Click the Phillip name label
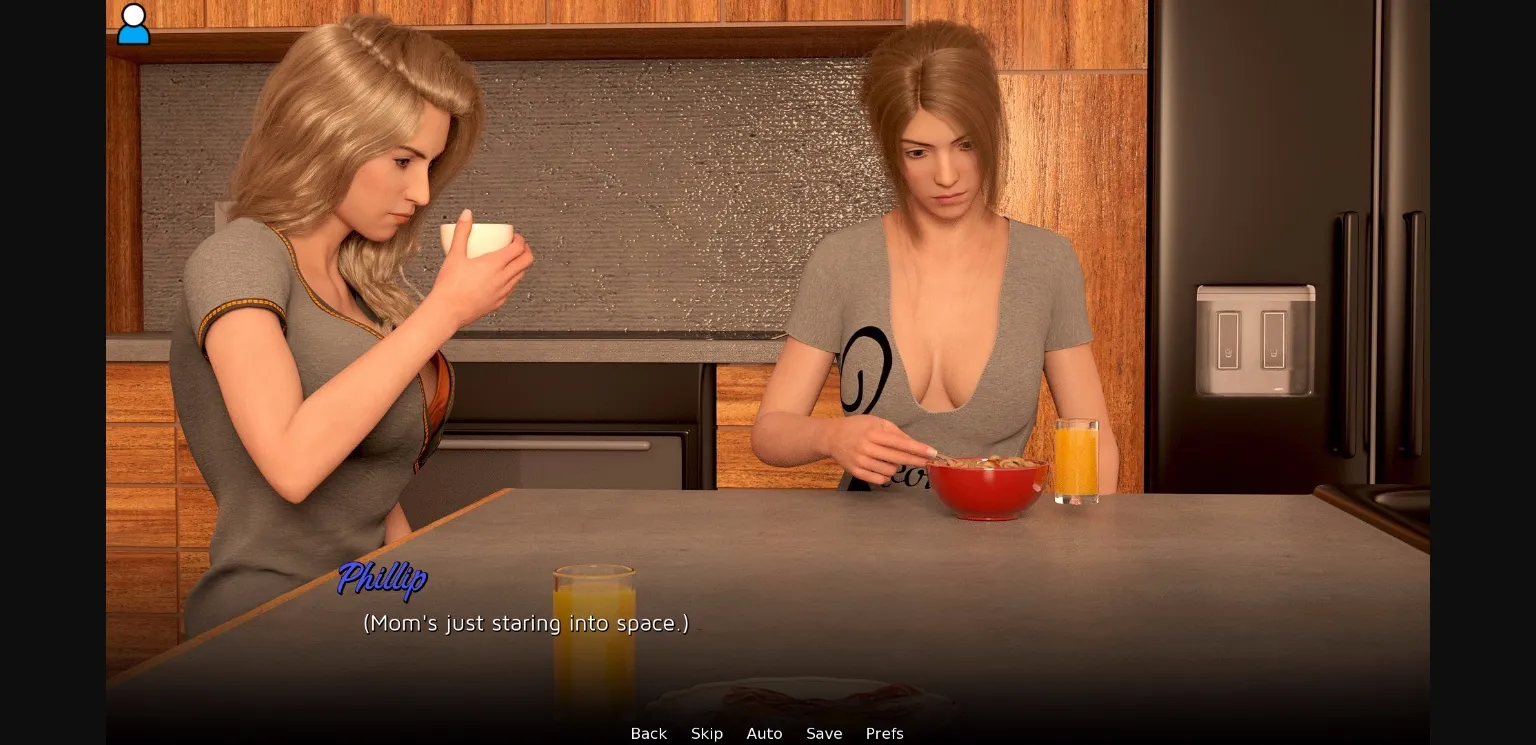This screenshot has height=745, width=1536. pyautogui.click(x=383, y=580)
